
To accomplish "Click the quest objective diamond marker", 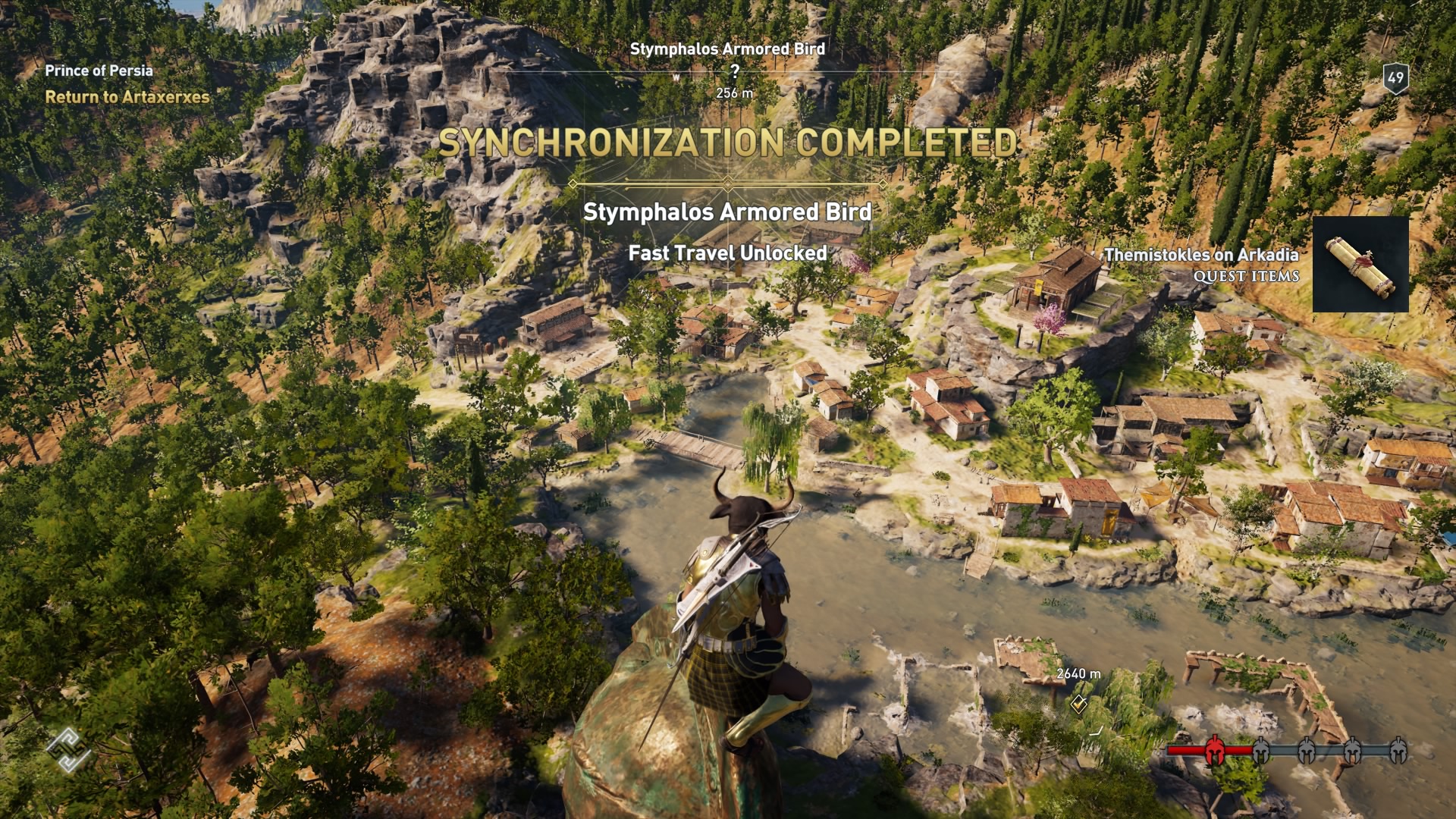I will (1078, 704).
